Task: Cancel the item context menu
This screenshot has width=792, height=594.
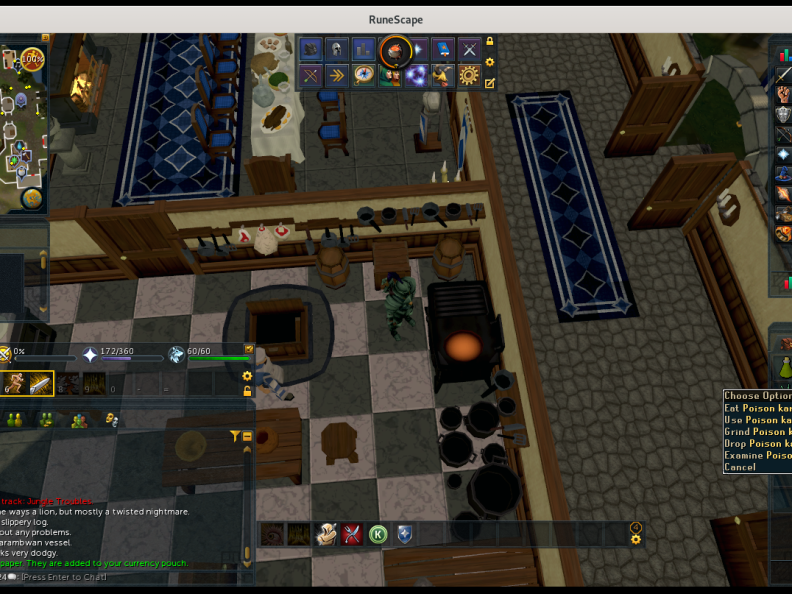Action: tap(741, 467)
